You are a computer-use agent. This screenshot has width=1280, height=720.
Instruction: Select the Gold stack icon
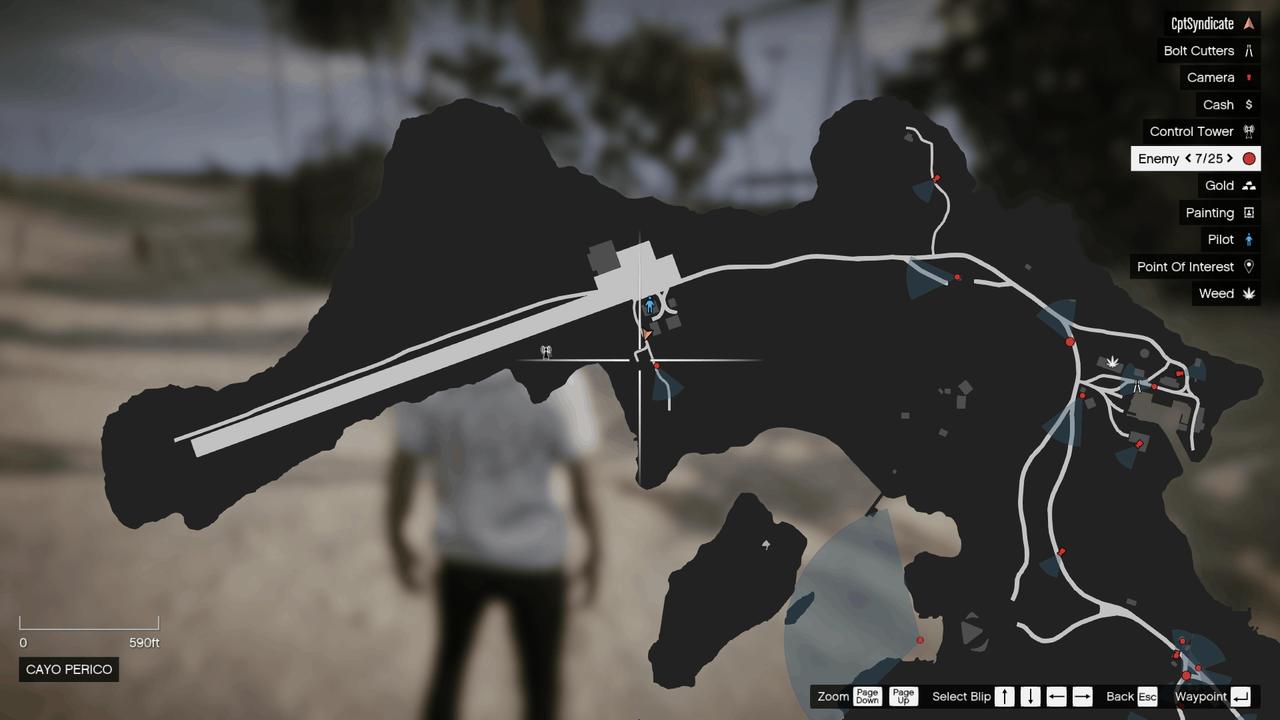pyautogui.click(x=1247, y=185)
